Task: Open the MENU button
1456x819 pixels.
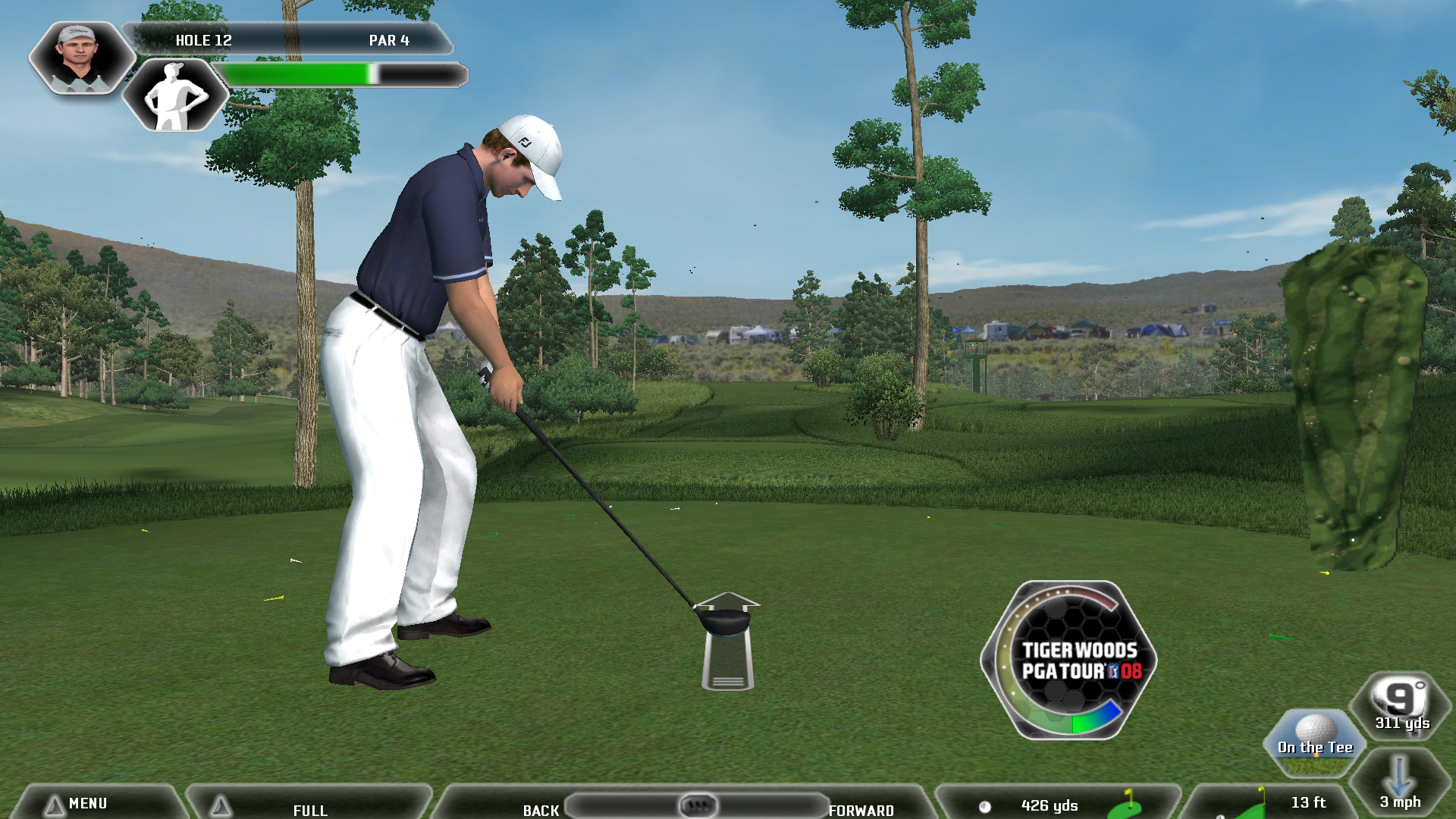Action: pyautogui.click(x=87, y=803)
